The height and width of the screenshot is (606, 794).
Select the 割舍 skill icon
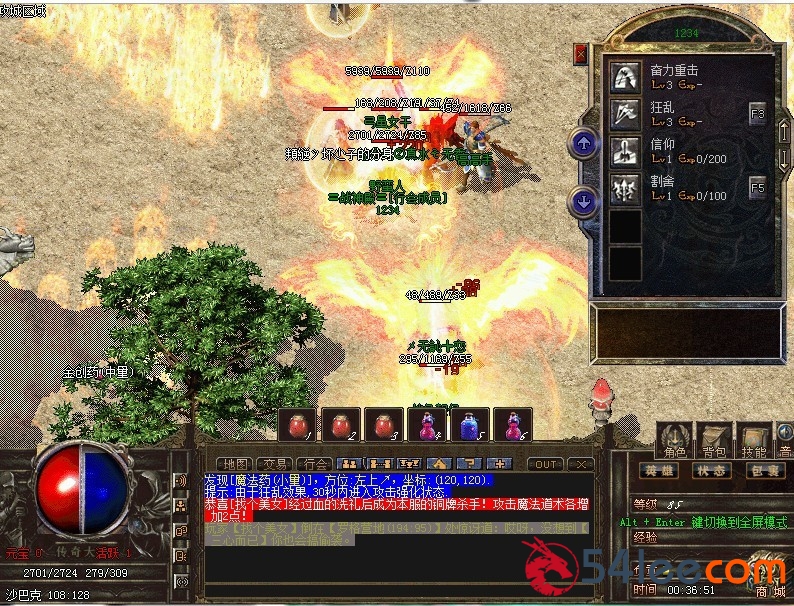(627, 187)
